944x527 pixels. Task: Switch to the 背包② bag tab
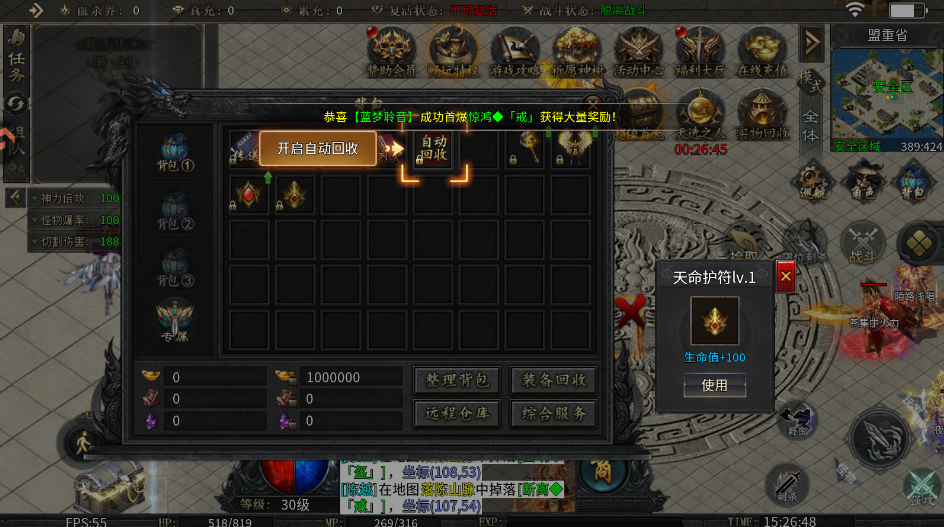174,210
